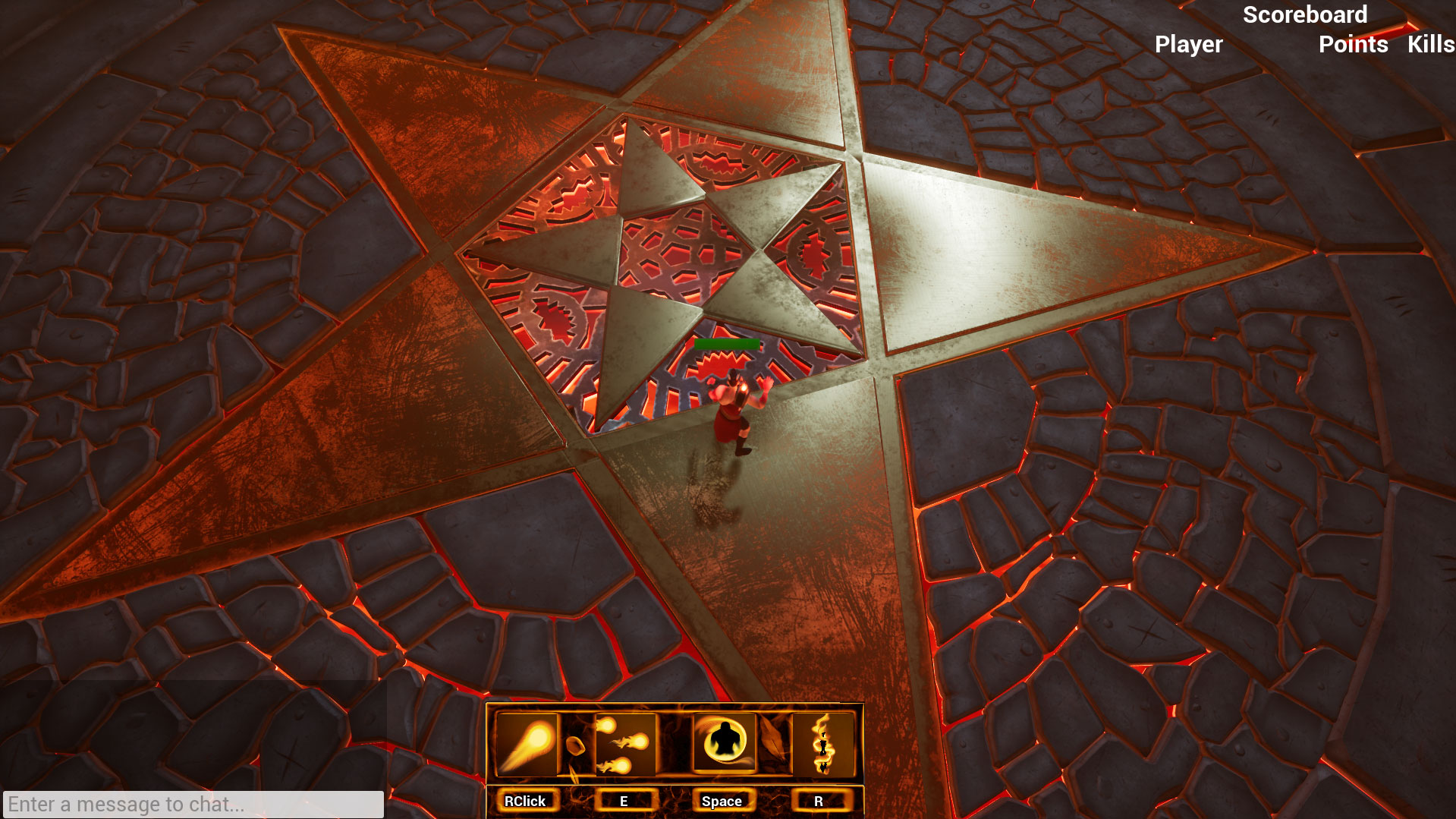Activate the single fireball ability icon
Viewport: 1456px width, 819px height.
coord(527,744)
